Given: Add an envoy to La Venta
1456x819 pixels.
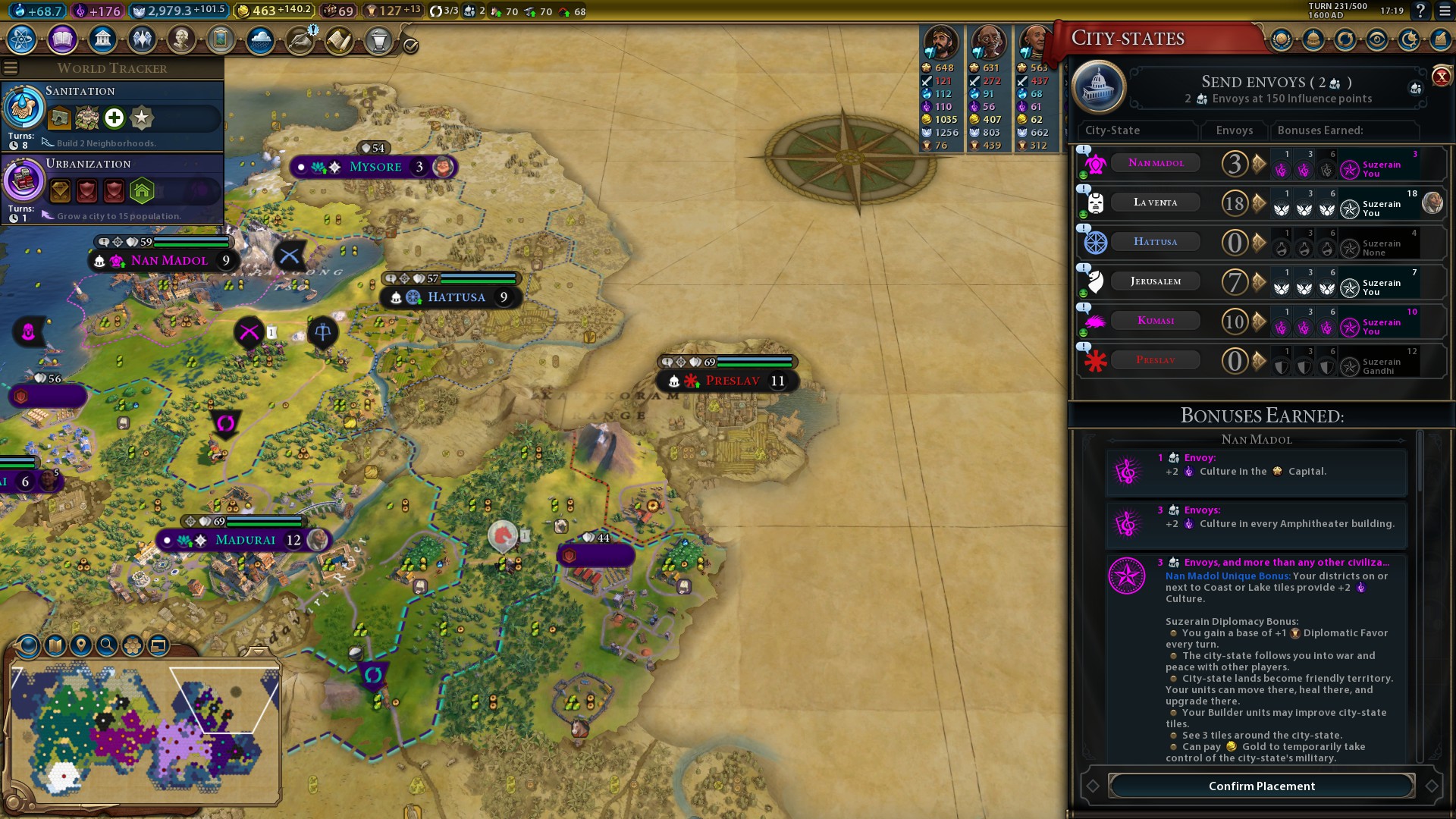Looking at the screenshot, I should [x=1260, y=203].
